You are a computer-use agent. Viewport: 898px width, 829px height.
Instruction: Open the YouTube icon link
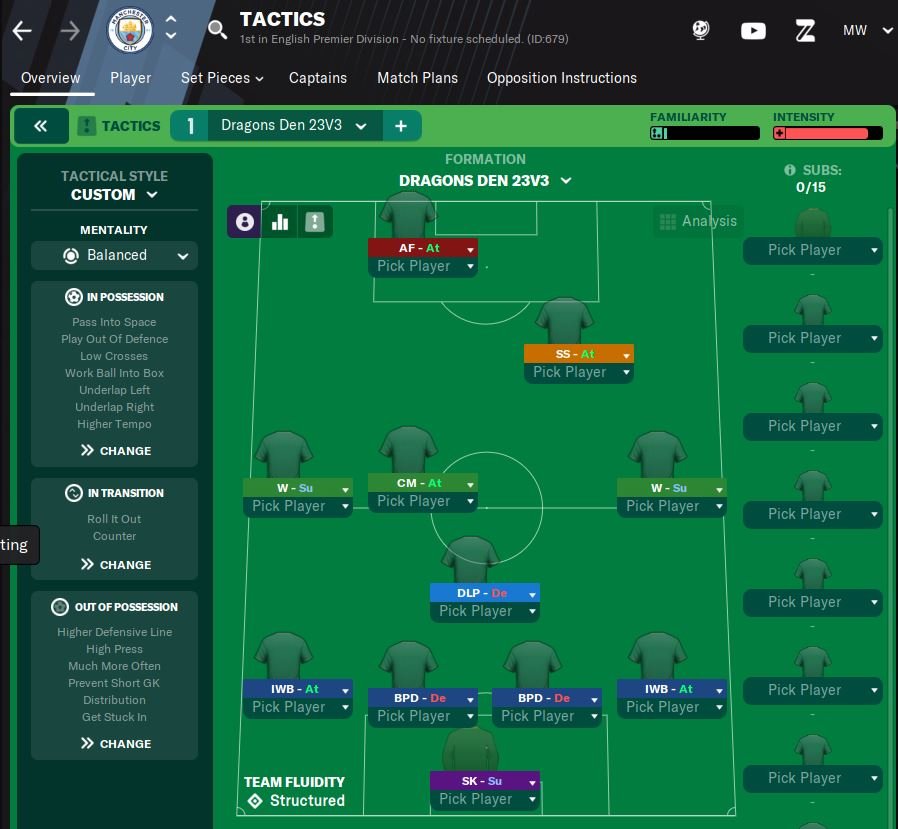click(753, 30)
